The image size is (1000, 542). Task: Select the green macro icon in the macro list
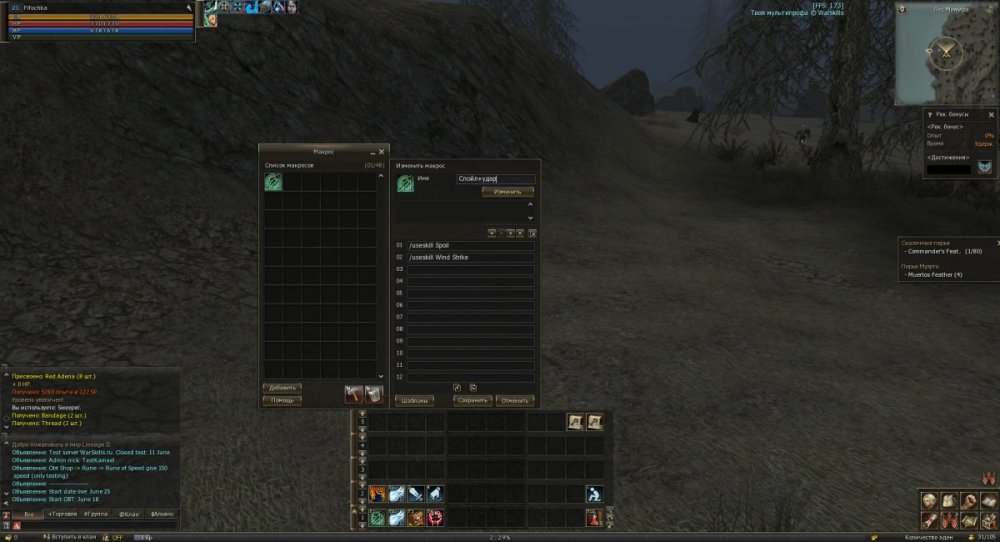(273, 182)
